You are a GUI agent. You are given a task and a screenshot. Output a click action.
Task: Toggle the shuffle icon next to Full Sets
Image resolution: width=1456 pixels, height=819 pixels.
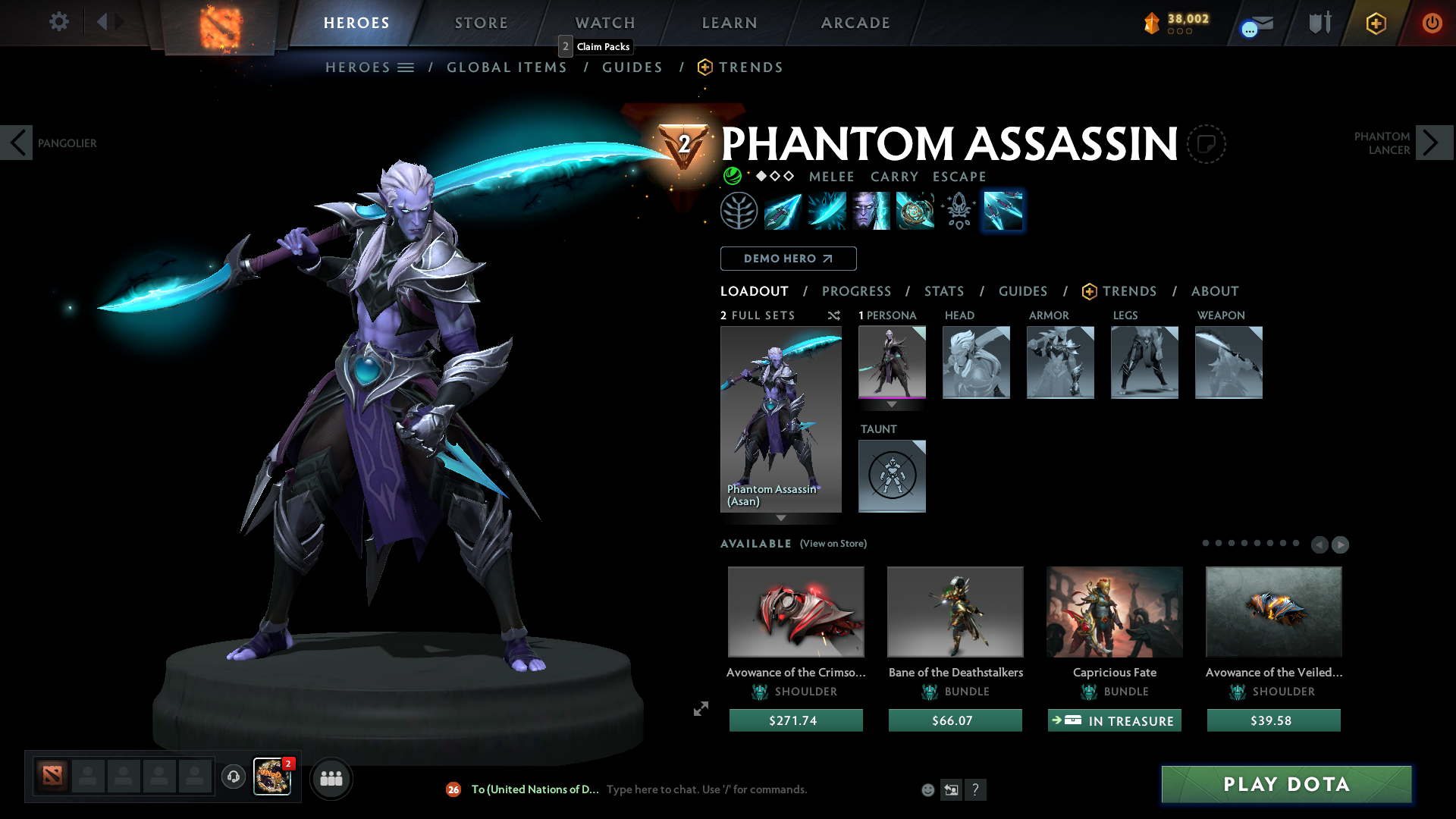(833, 315)
